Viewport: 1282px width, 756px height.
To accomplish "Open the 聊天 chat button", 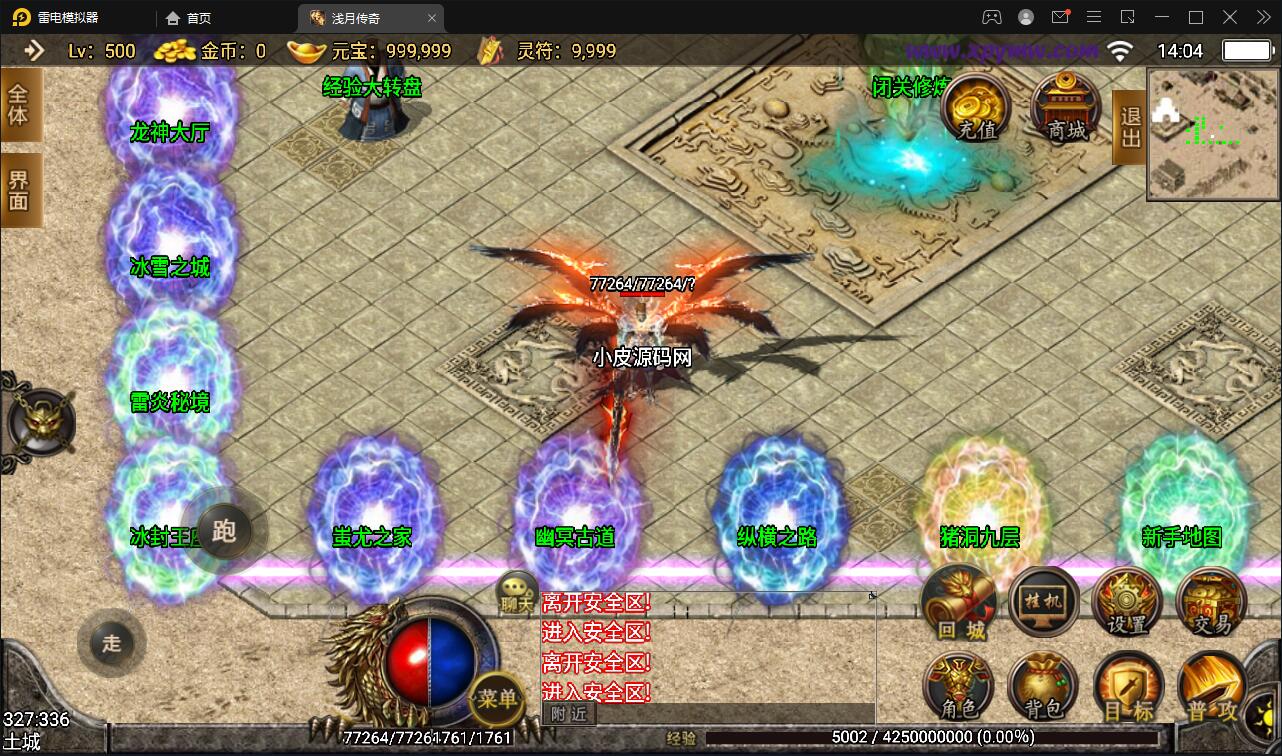I will click(517, 591).
